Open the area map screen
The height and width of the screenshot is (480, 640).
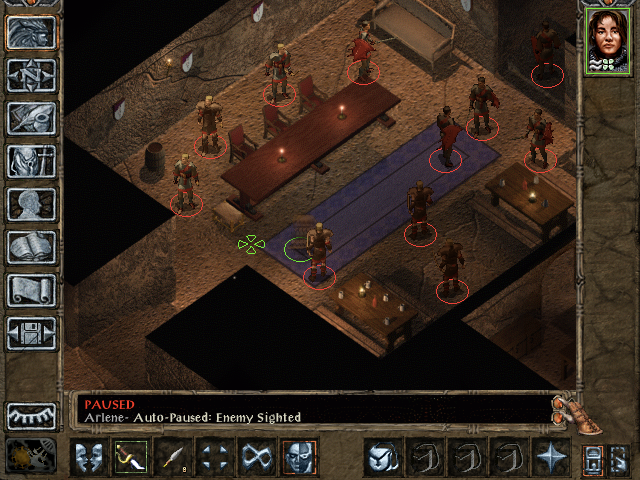point(32,75)
